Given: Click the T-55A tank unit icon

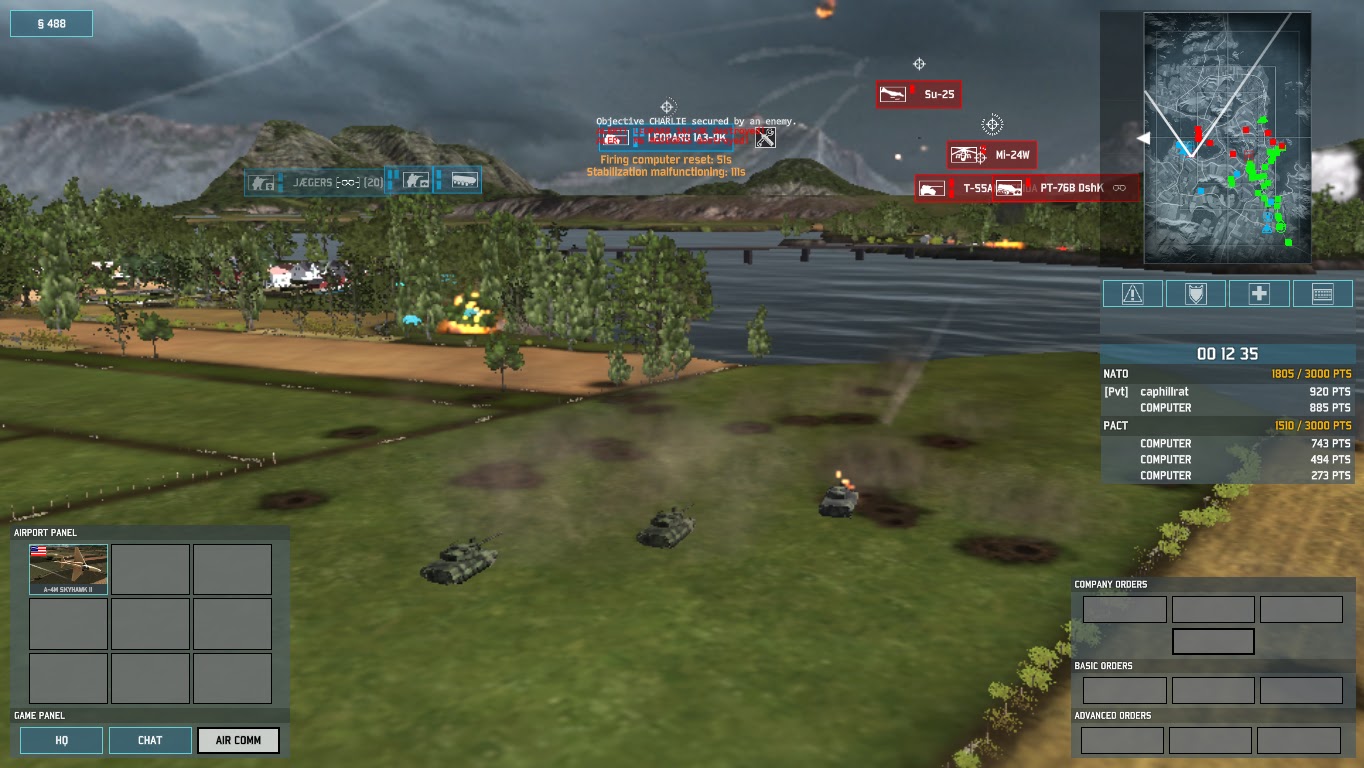Looking at the screenshot, I should (932, 187).
